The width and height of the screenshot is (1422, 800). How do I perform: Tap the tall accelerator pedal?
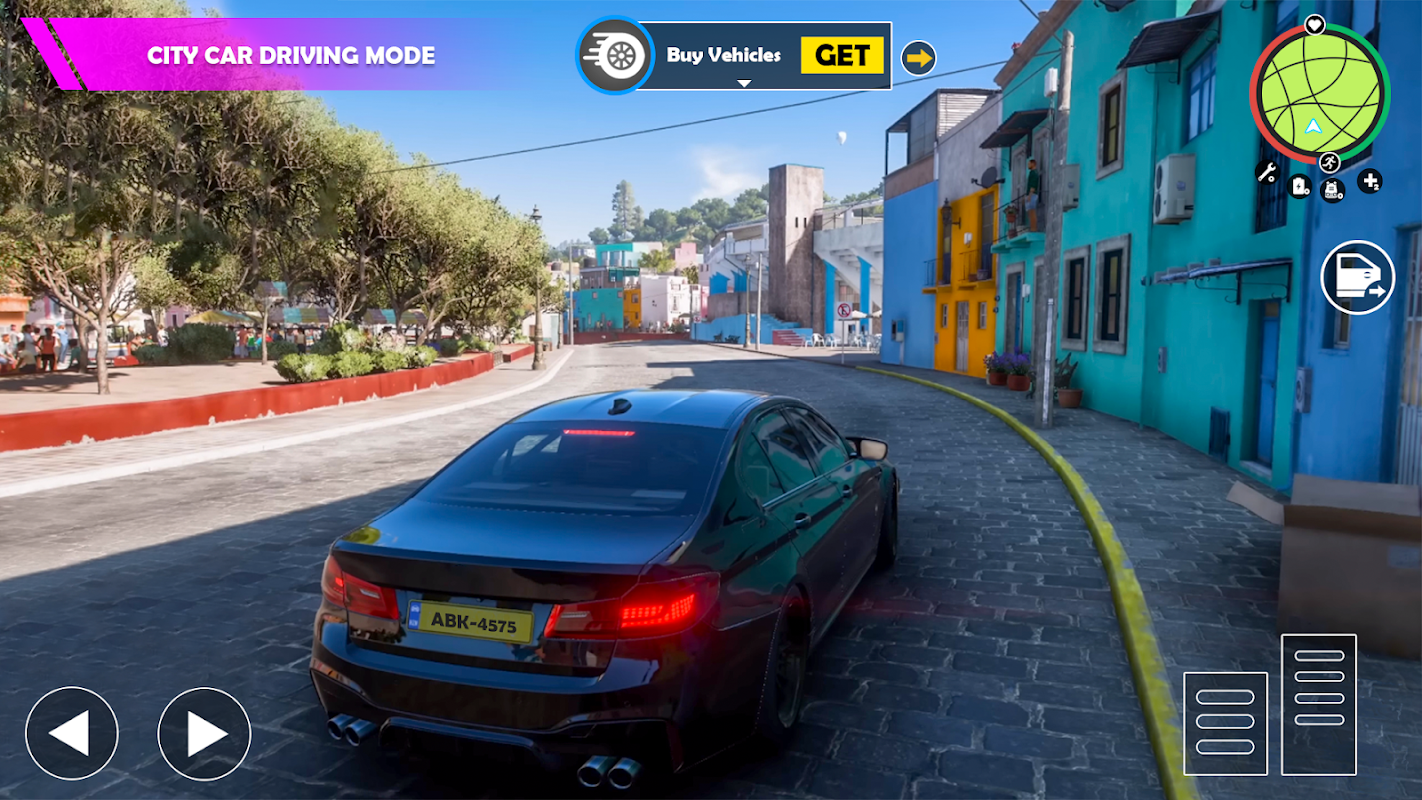pyautogui.click(x=1319, y=704)
